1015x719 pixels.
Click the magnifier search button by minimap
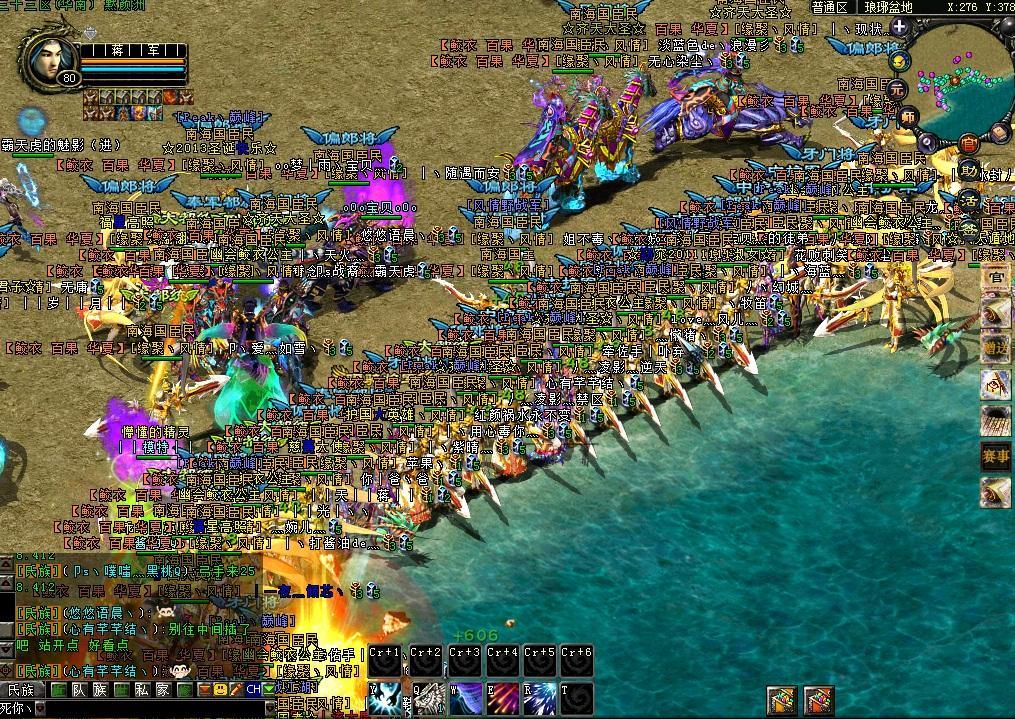point(927,141)
